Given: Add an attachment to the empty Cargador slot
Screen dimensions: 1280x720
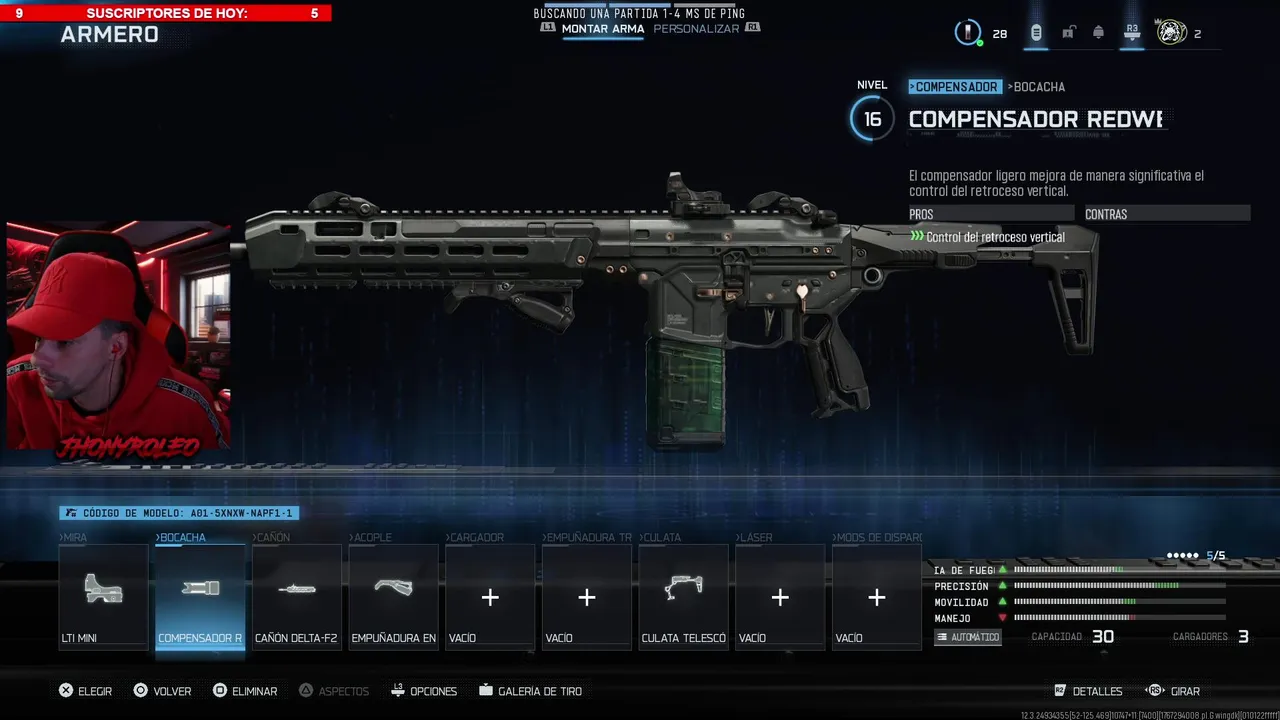Looking at the screenshot, I should coord(490,597).
